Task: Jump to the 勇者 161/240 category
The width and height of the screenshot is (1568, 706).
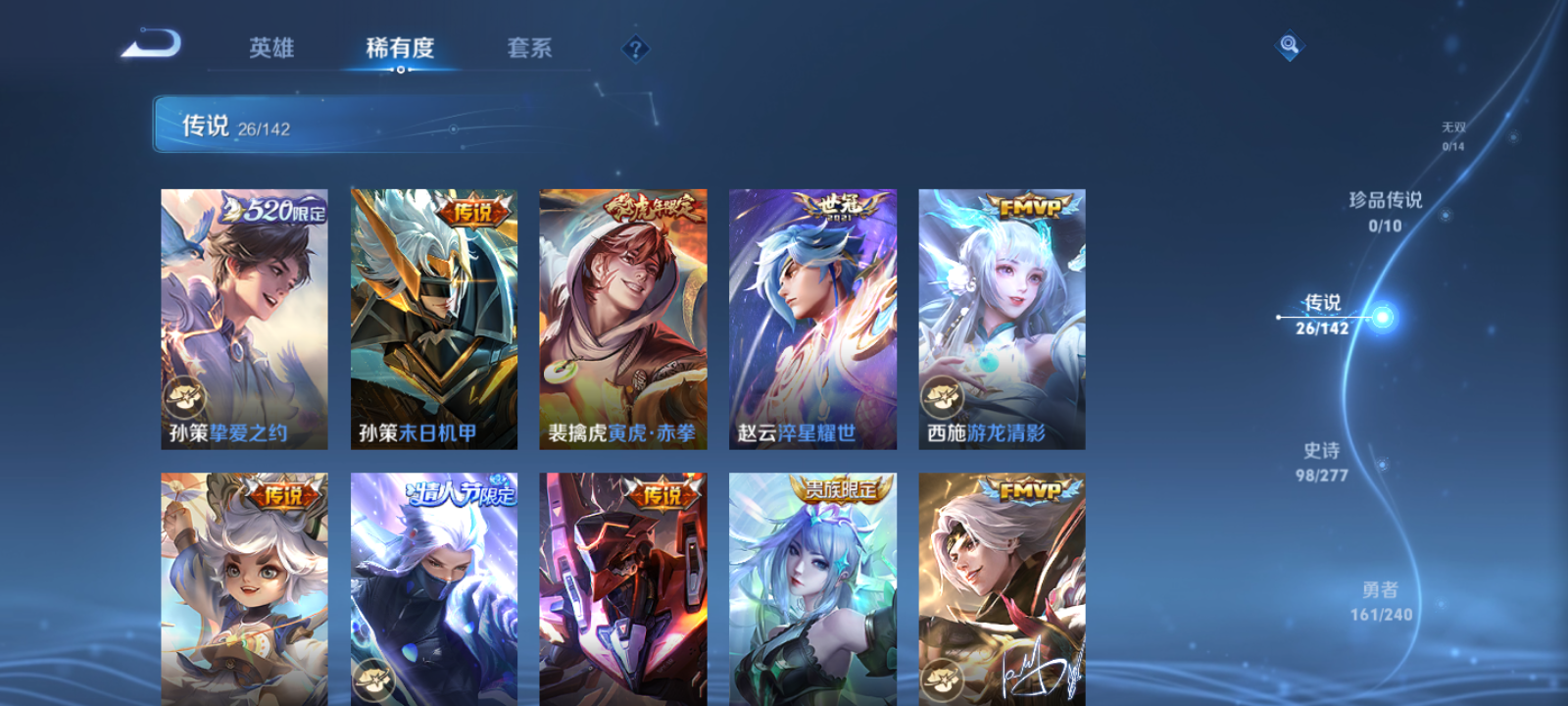Action: point(1383,599)
